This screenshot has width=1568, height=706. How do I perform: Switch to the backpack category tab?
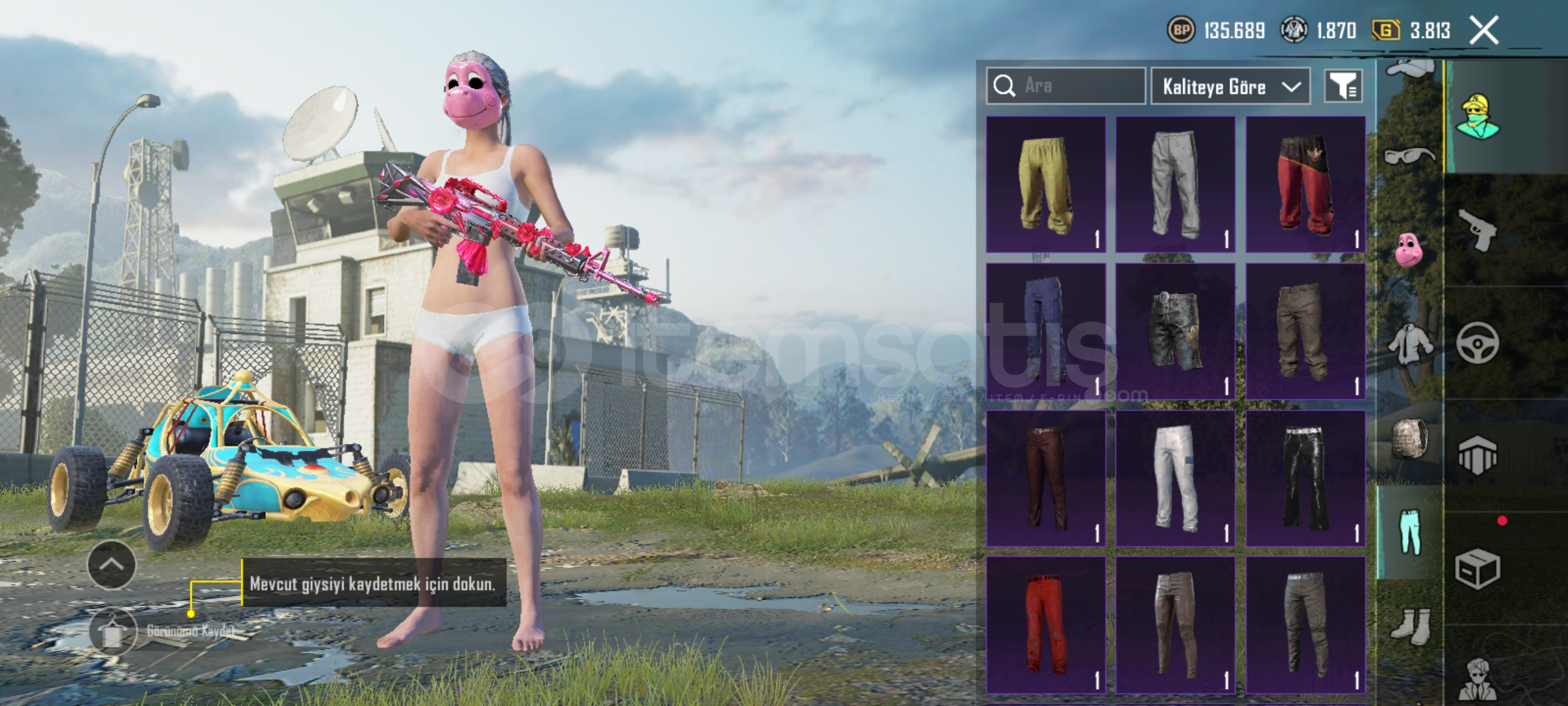[x=1409, y=438]
